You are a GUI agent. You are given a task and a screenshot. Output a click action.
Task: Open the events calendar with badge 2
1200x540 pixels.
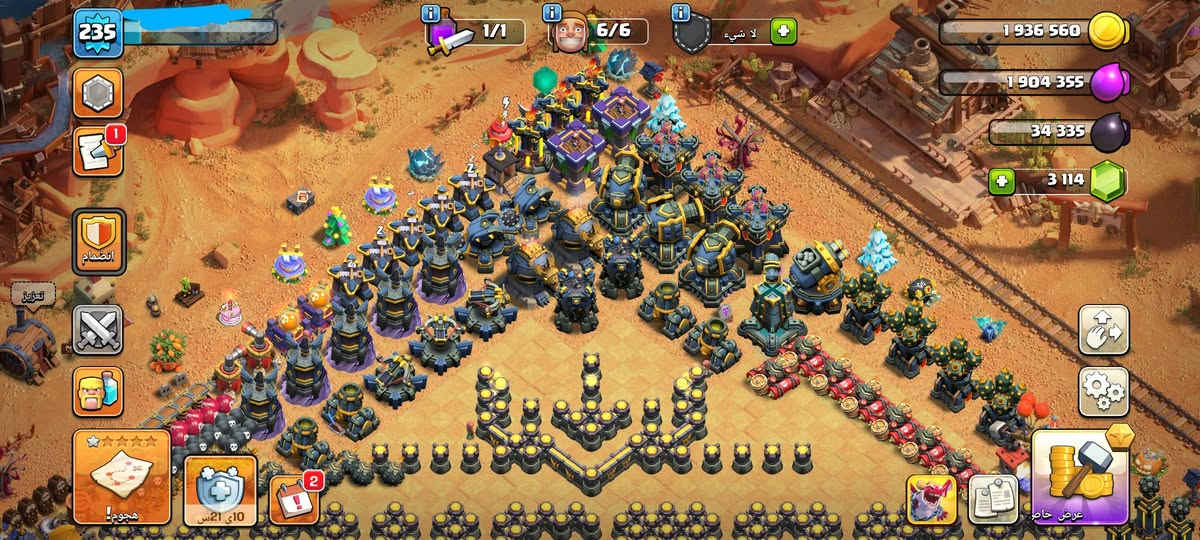click(x=291, y=497)
